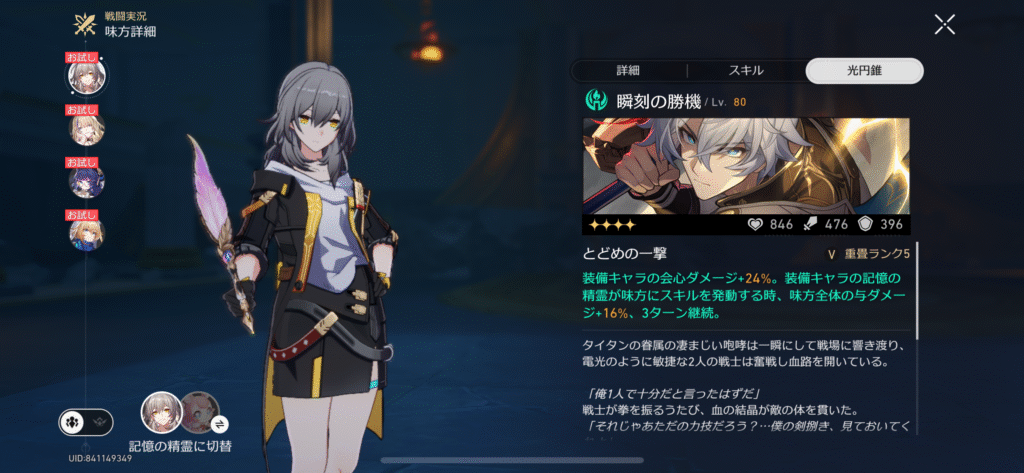Choose the second trial character with light blonde hair
This screenshot has width=1024, height=473.
tap(85, 128)
